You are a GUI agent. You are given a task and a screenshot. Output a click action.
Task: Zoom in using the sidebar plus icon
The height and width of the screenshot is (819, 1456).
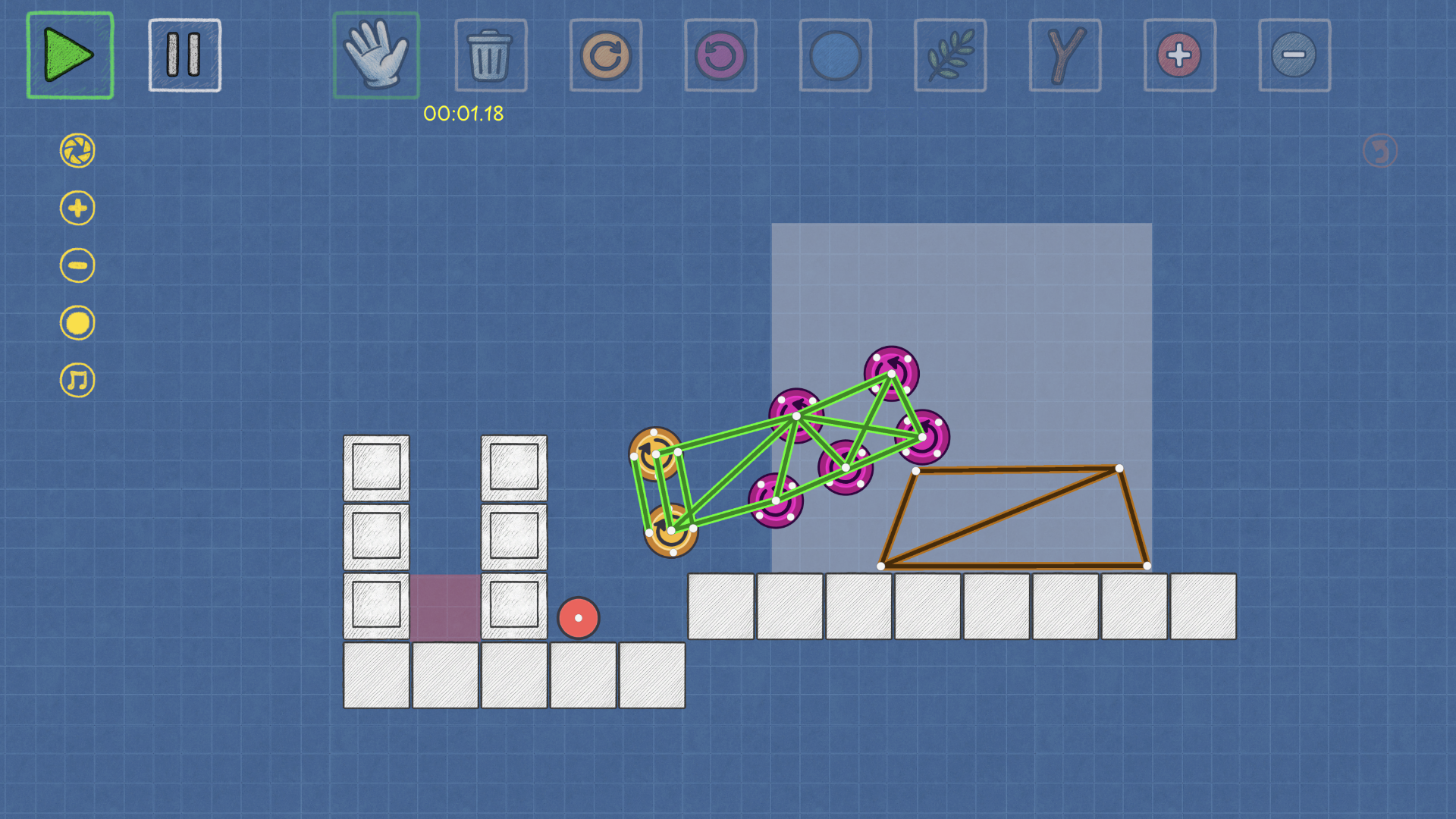[76, 208]
